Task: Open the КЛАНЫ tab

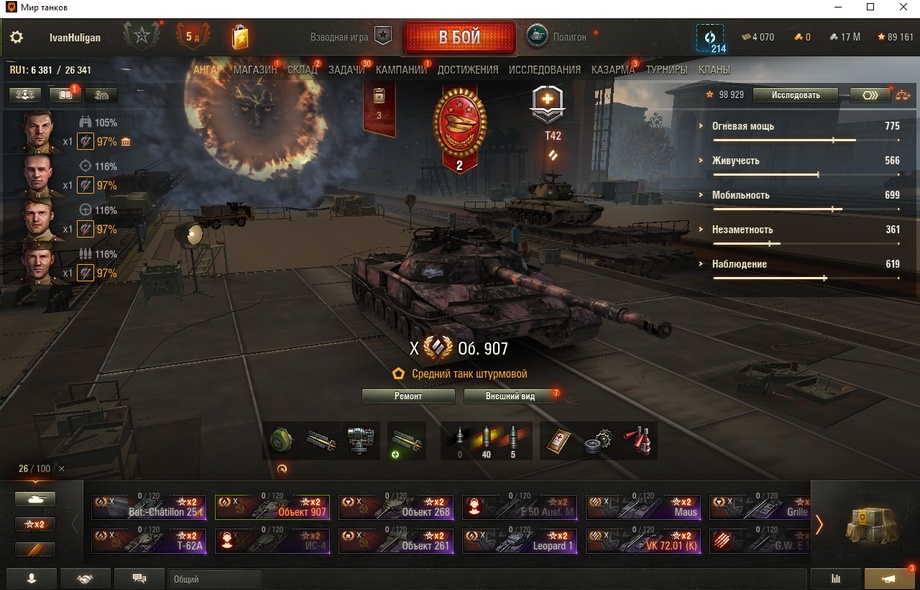Action: tap(714, 70)
